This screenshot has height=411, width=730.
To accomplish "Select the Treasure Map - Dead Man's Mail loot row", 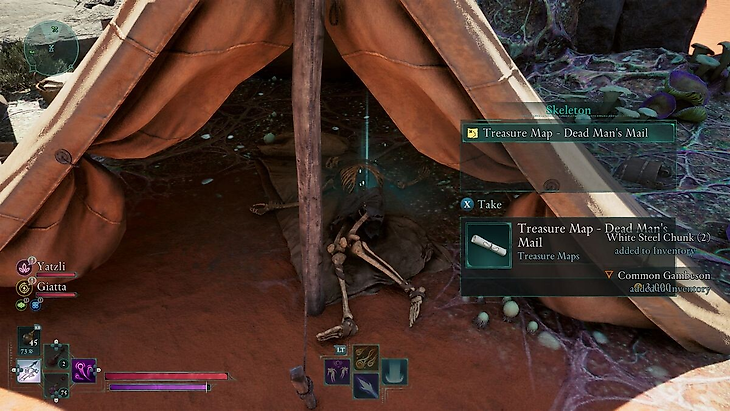I will 567,132.
